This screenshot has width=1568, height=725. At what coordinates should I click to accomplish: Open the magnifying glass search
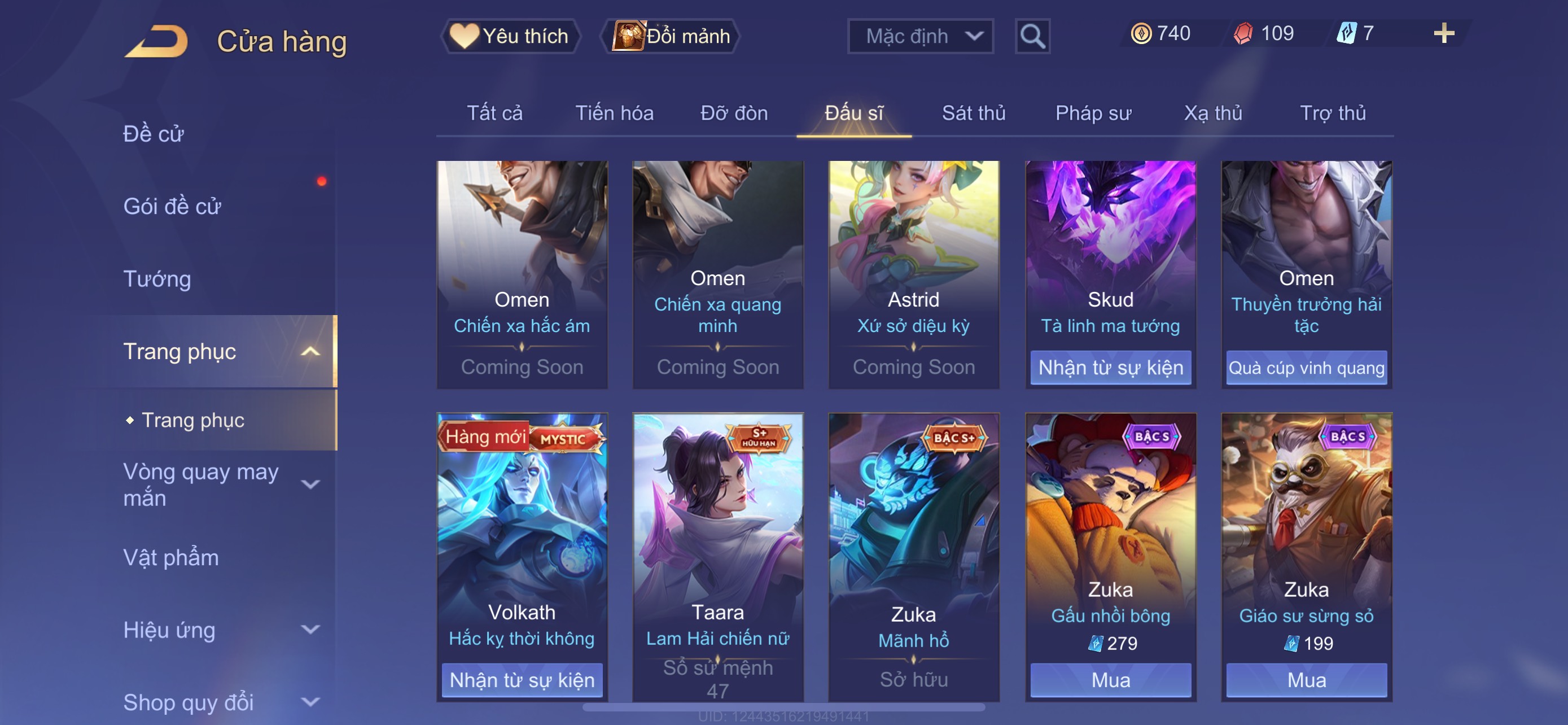[x=1032, y=36]
